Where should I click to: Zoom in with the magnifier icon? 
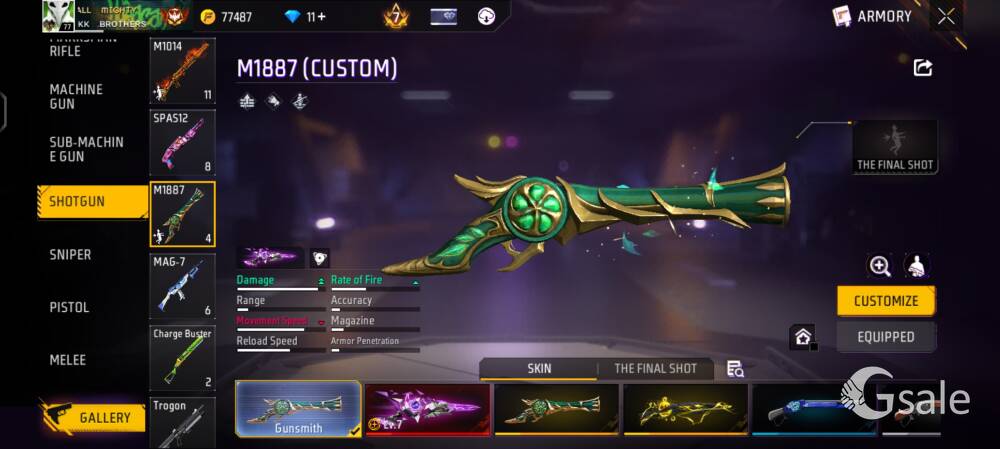coord(880,265)
